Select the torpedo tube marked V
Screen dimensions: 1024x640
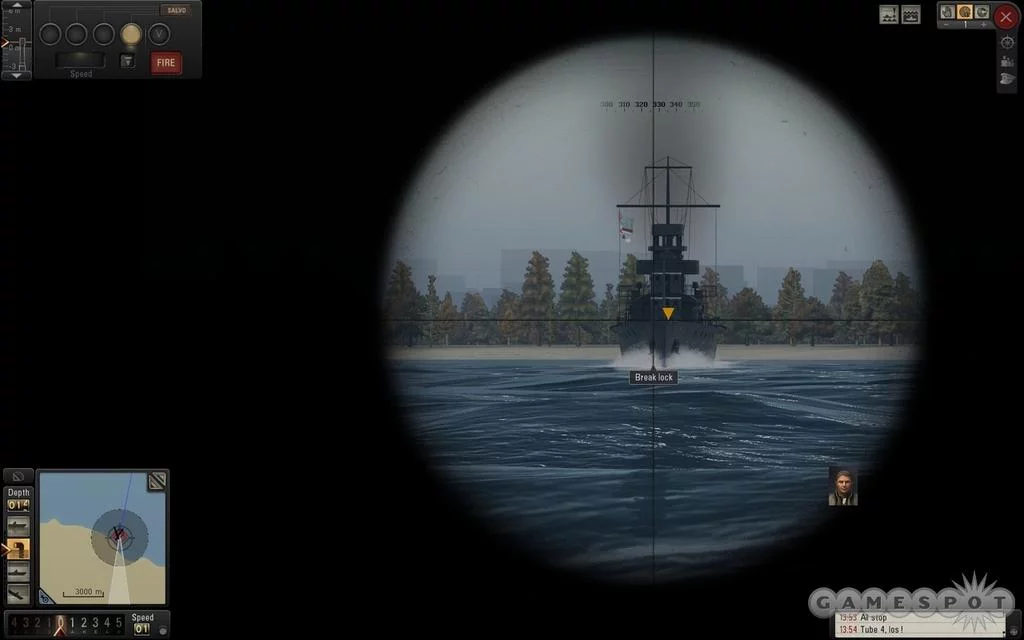158,34
